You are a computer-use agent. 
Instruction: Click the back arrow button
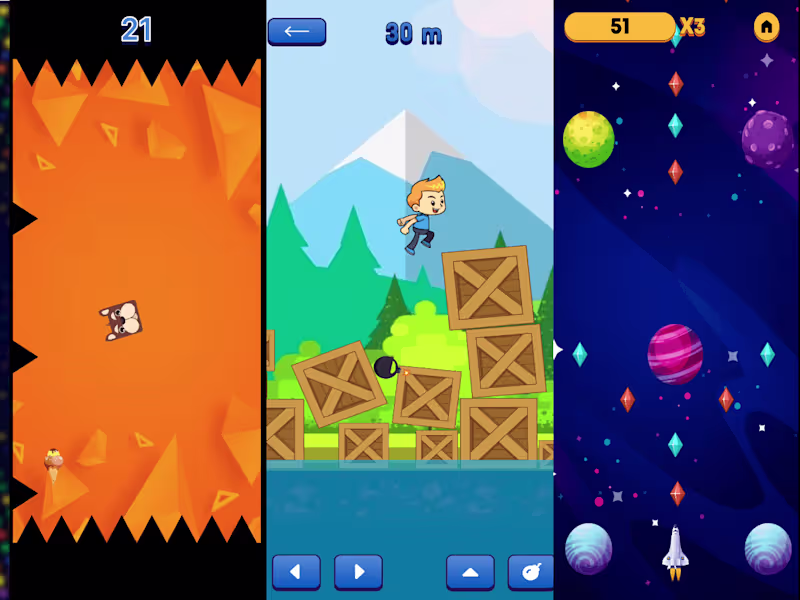(296, 31)
